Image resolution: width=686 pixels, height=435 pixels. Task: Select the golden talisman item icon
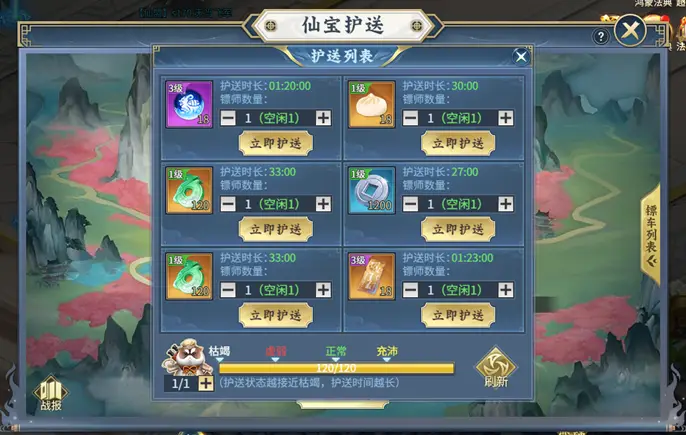[x=371, y=276]
